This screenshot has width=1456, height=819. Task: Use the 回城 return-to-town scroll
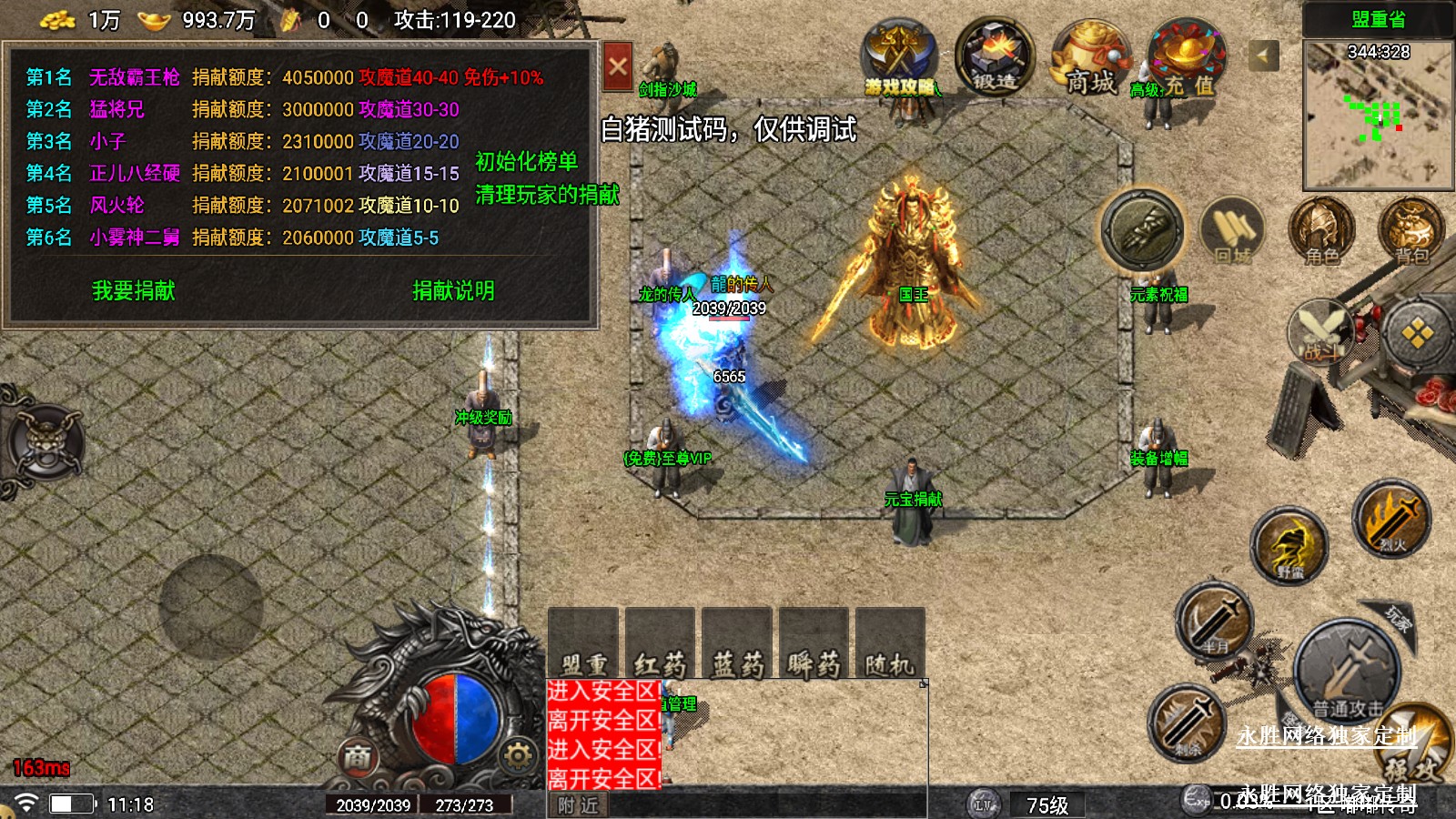[1232, 231]
